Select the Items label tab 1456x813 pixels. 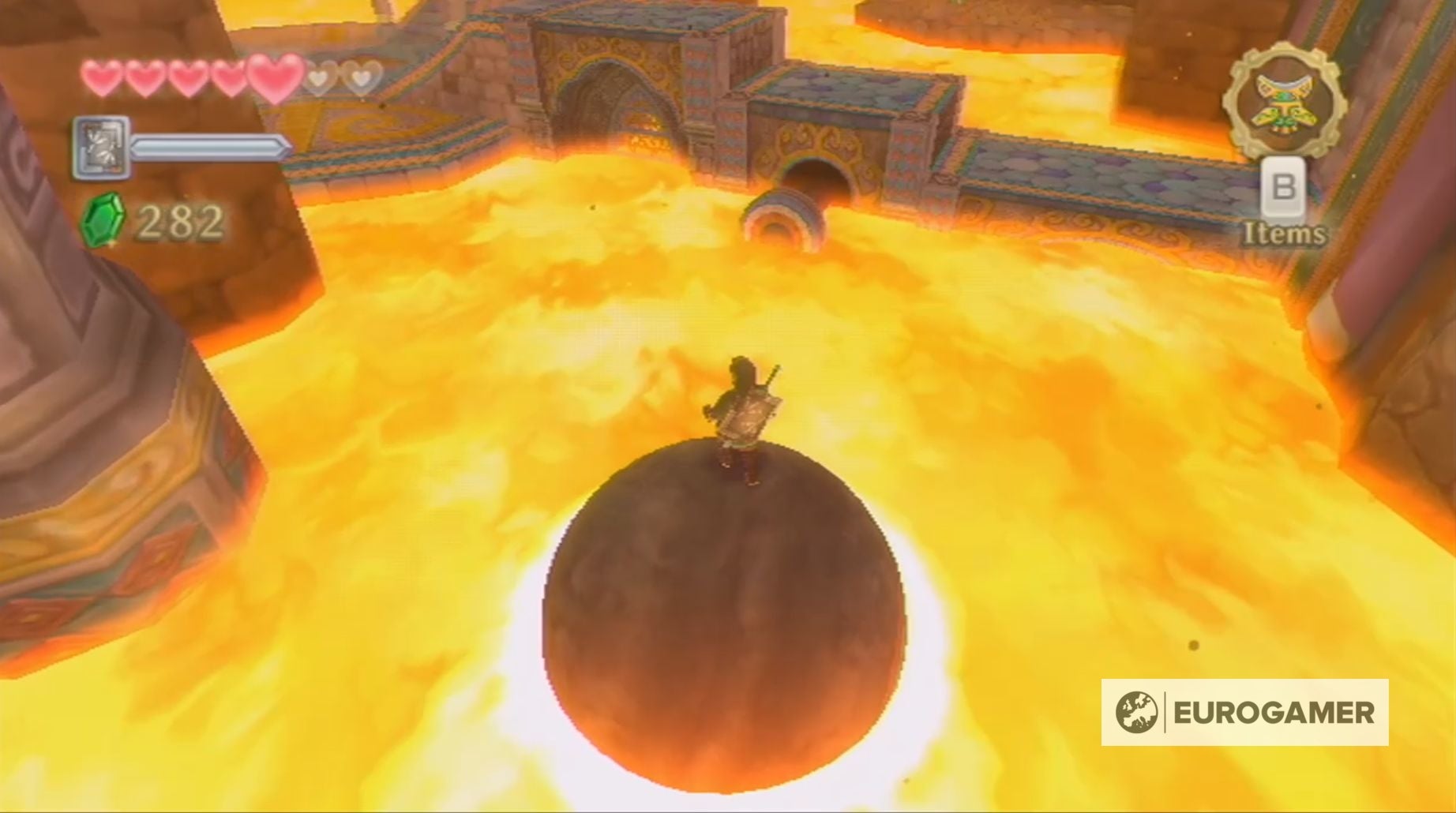1285,234
